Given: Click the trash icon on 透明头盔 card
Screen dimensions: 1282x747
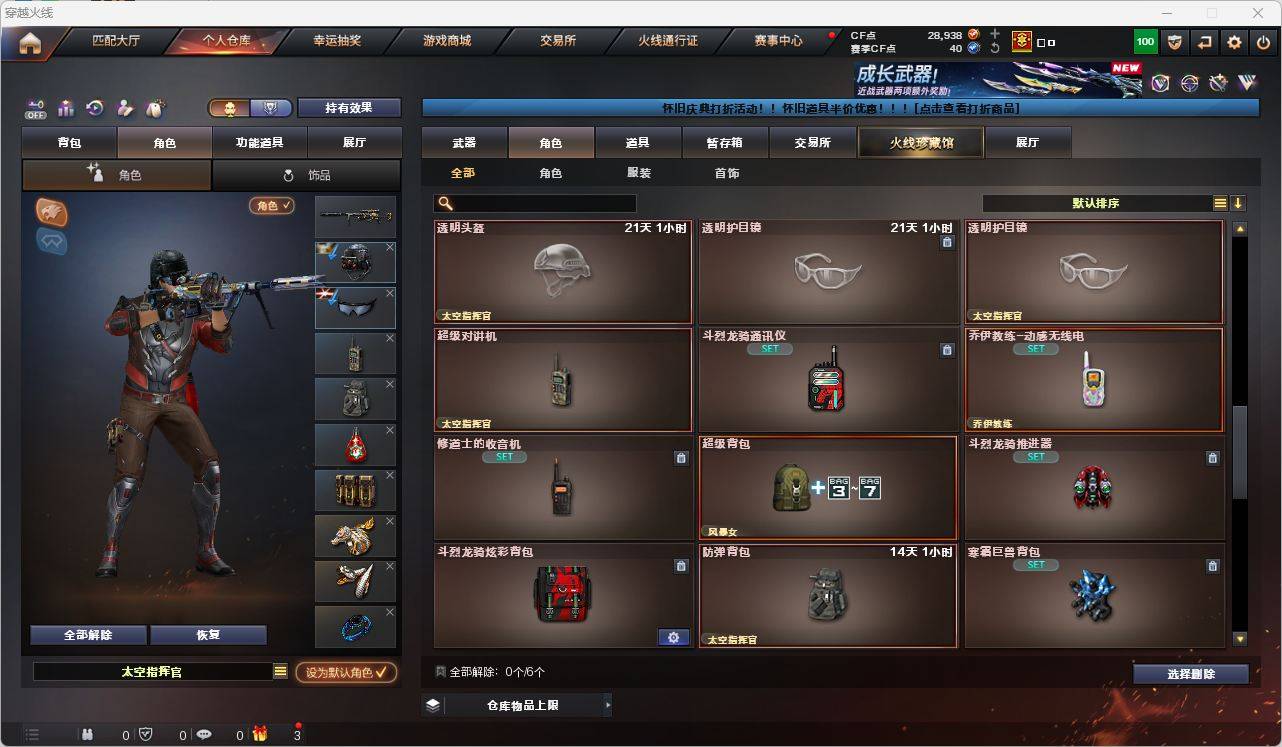Looking at the screenshot, I should click(681, 242).
